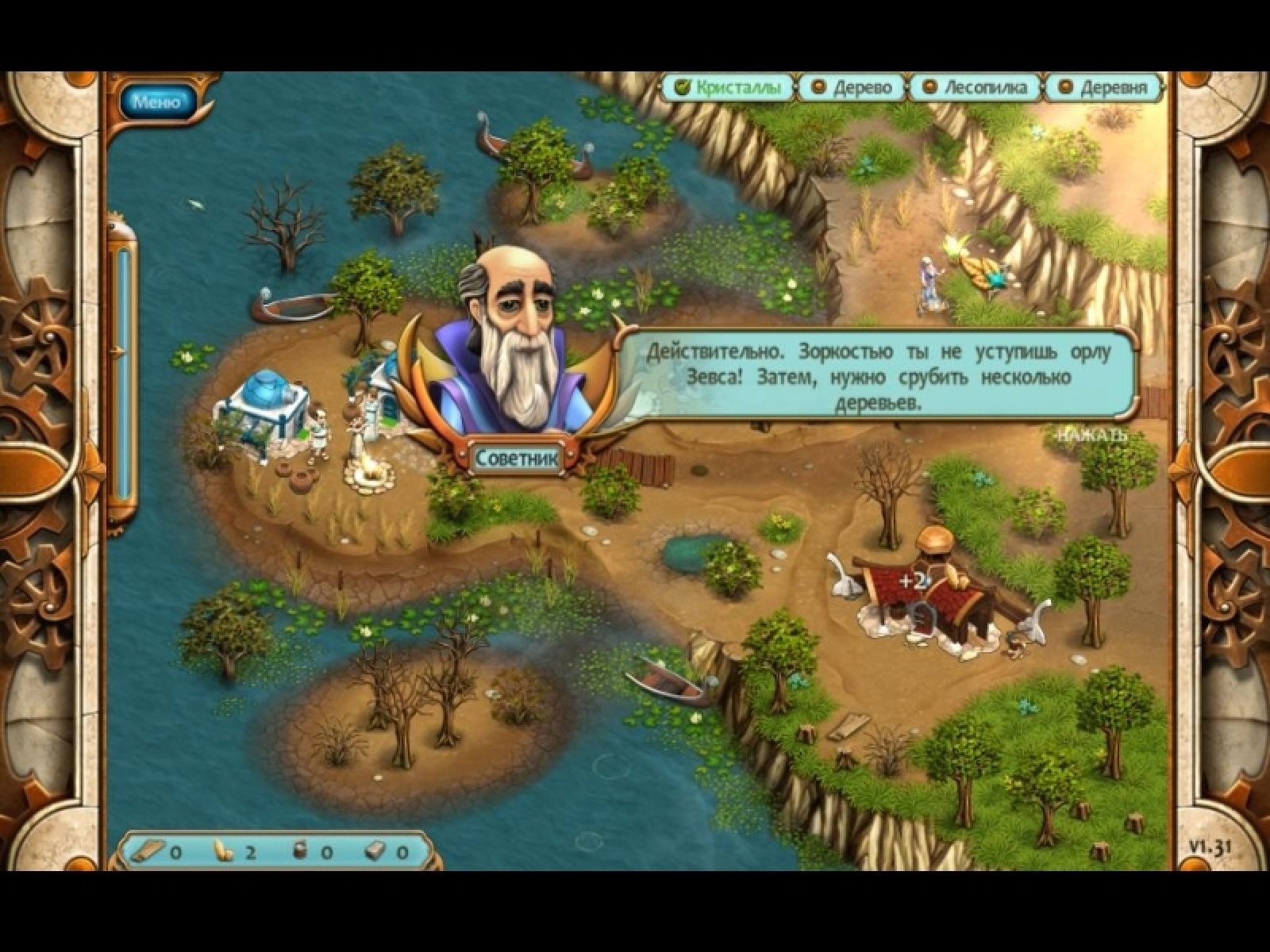
Task: Select the Дерево objective
Action: pos(852,87)
